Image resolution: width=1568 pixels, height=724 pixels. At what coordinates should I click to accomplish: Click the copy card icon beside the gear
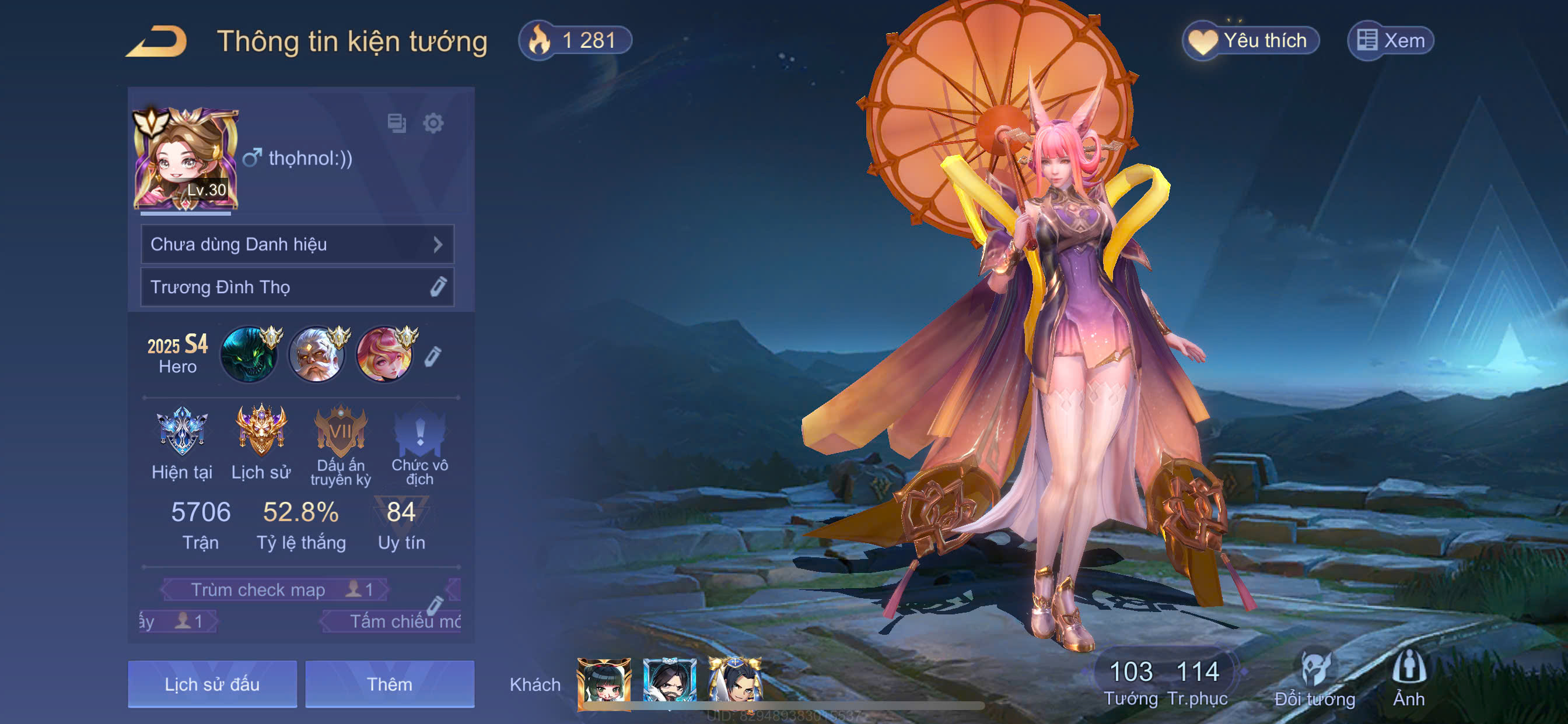point(397,124)
